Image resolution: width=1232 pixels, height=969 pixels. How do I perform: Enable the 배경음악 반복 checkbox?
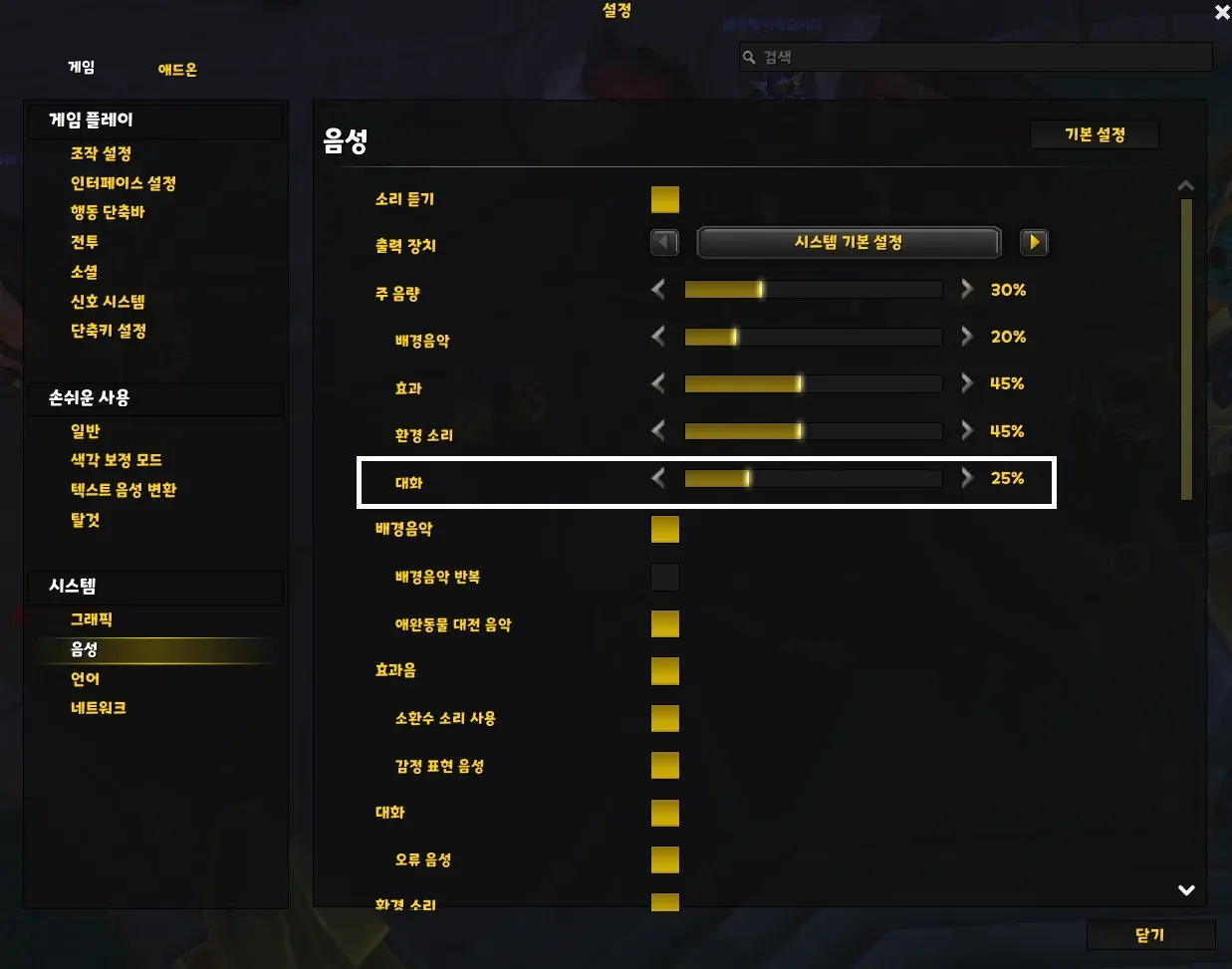pos(664,577)
